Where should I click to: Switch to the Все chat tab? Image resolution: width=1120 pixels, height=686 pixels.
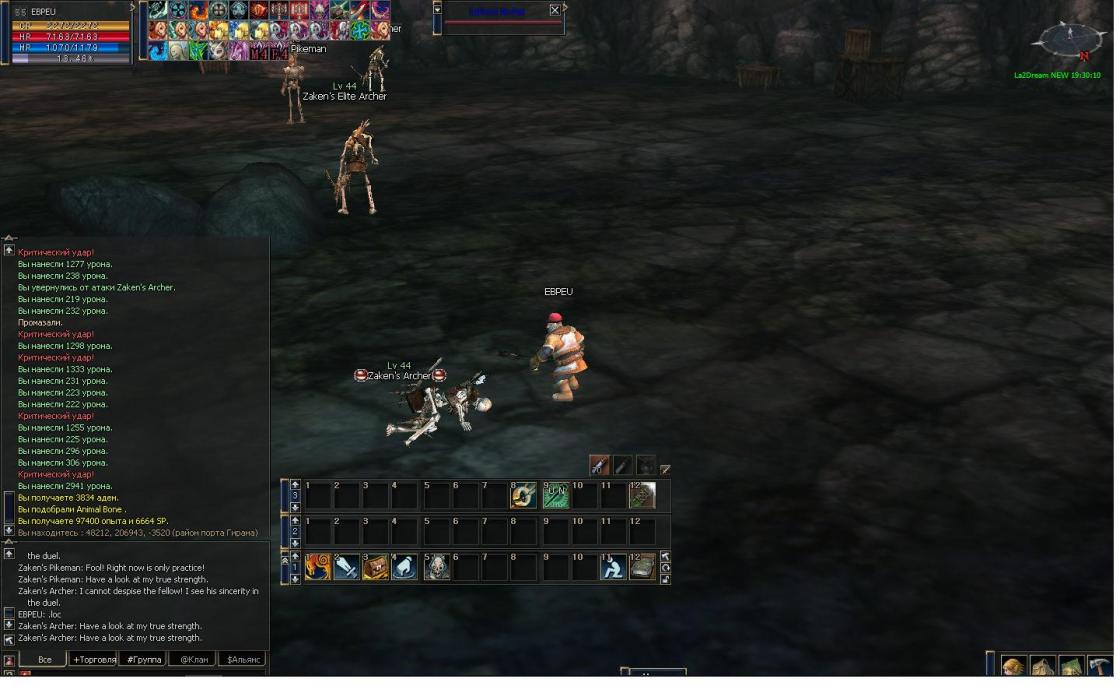point(44,660)
